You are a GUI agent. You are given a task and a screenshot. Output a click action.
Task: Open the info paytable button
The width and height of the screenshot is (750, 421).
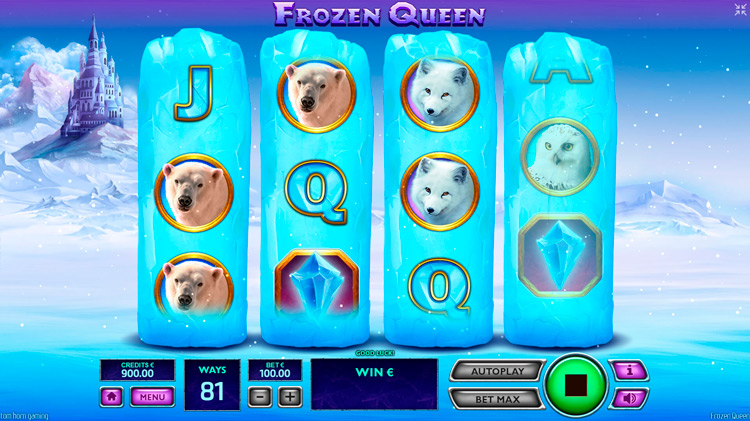pyautogui.click(x=628, y=372)
